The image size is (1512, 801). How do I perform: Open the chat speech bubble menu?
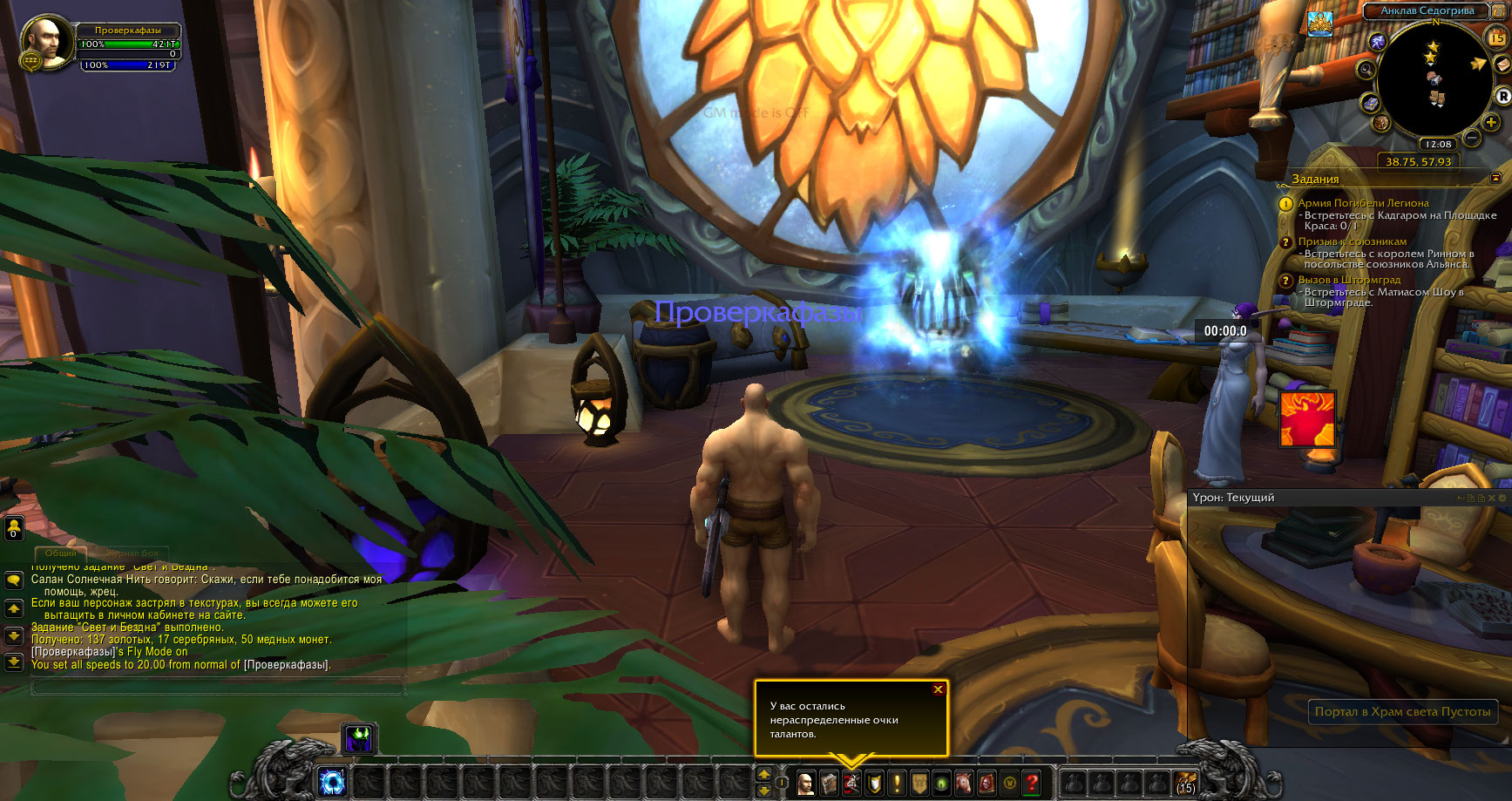coord(14,580)
